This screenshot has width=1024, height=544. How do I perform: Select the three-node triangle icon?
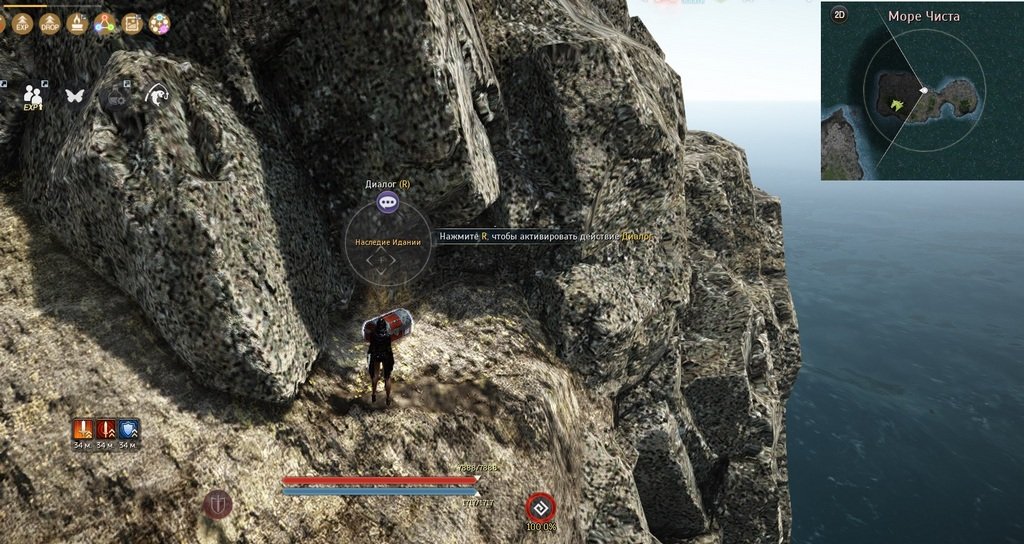click(x=105, y=24)
